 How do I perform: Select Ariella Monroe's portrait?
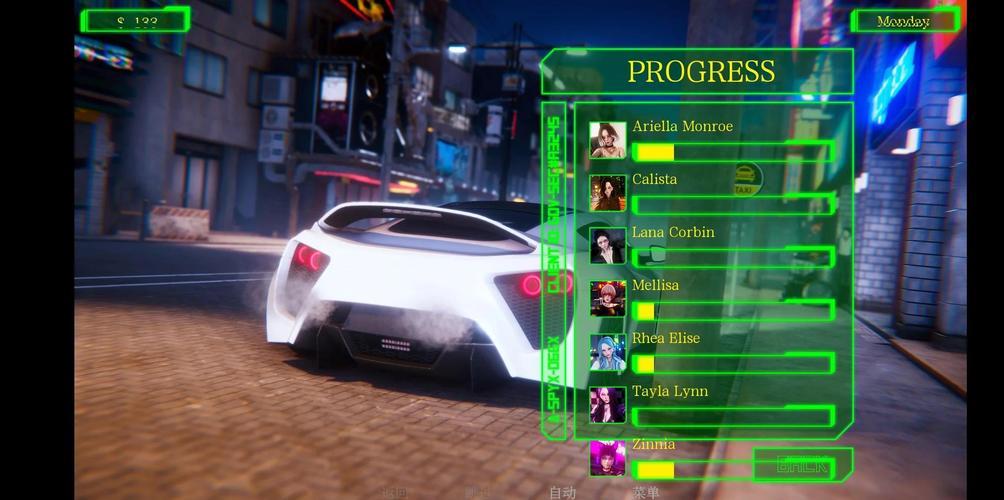(x=608, y=140)
